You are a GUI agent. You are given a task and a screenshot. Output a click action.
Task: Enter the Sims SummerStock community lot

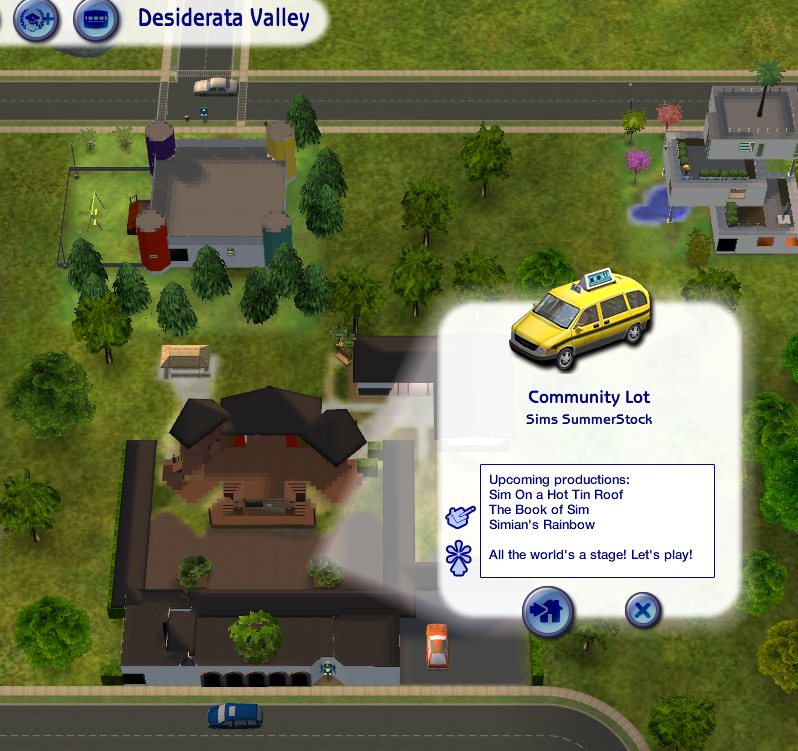pos(547,610)
